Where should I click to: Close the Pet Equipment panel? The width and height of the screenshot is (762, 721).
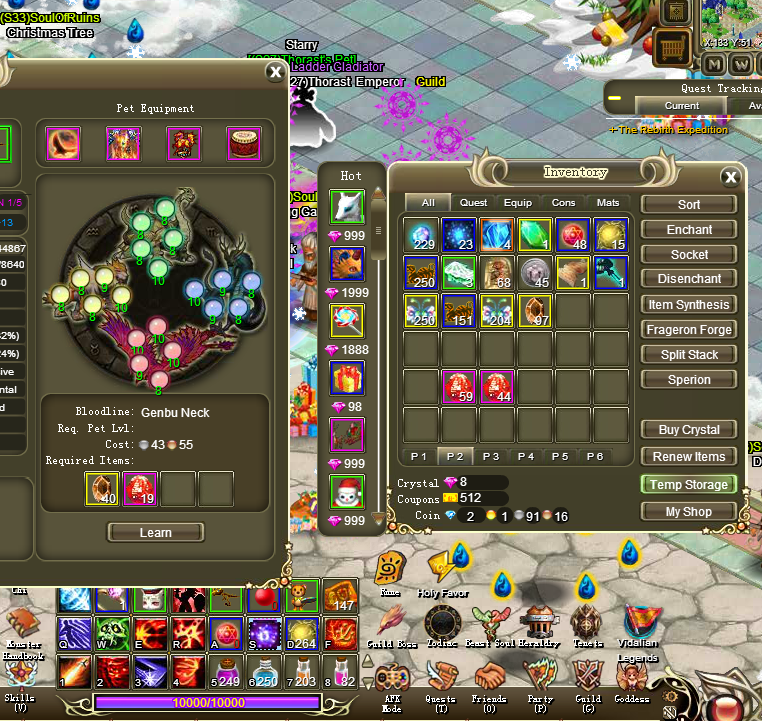[275, 72]
